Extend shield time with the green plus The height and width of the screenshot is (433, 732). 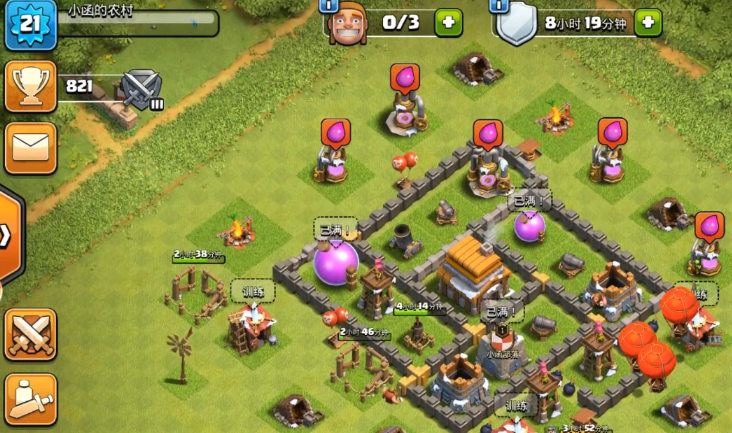coord(648,22)
